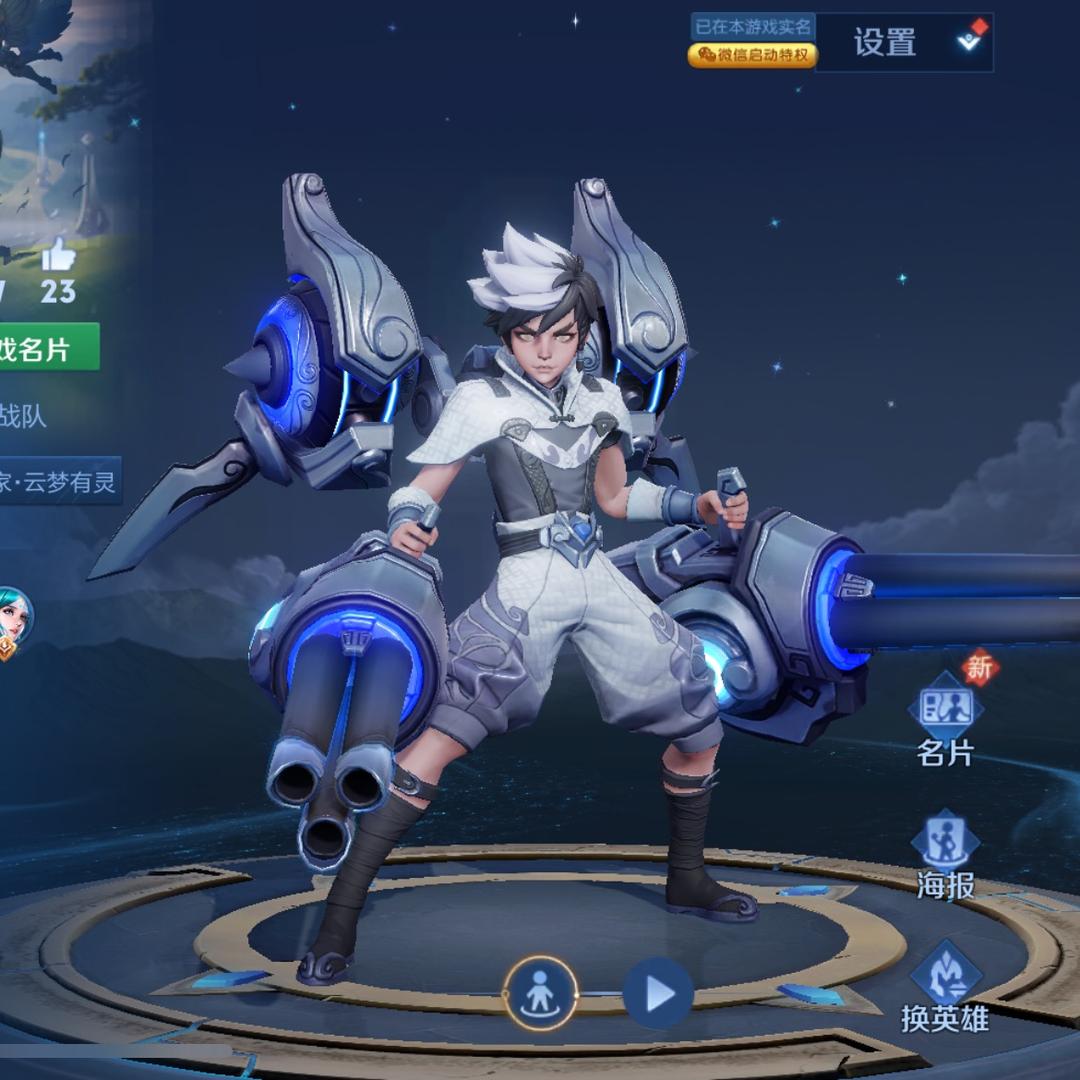Open the 设置 settings button
1080x1080 pixels.
coord(885,42)
